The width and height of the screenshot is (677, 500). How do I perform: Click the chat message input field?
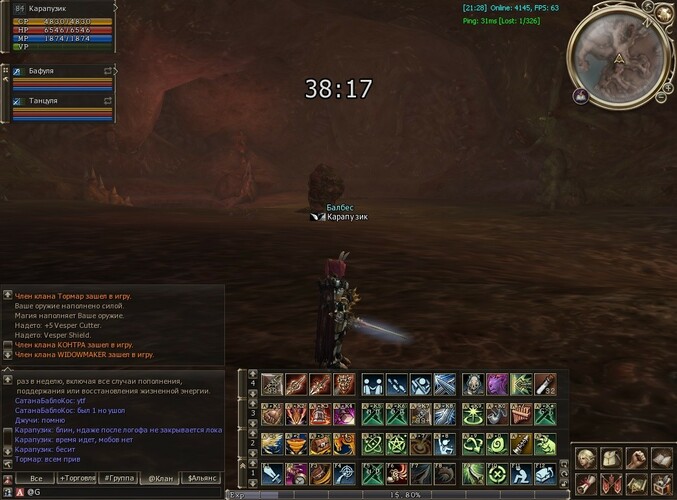pyautogui.click(x=120, y=492)
